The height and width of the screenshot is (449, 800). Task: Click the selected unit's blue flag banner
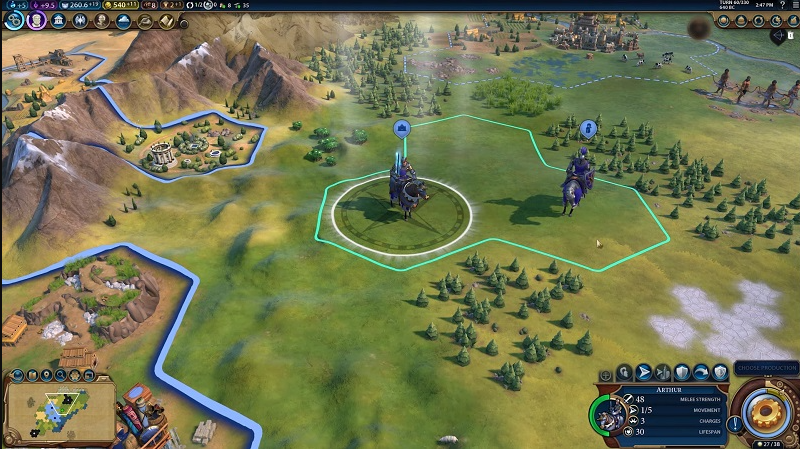(402, 128)
